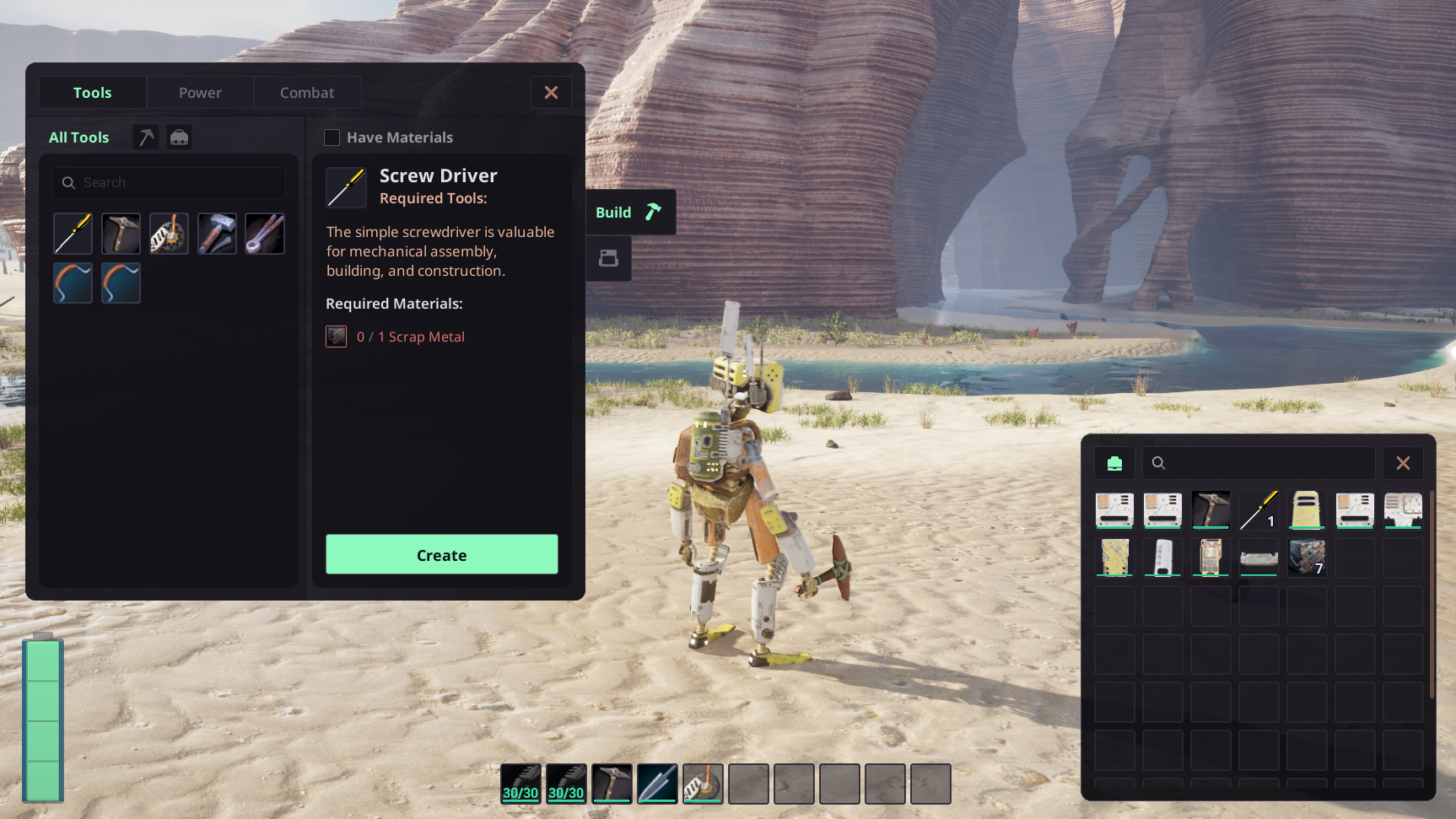
Task: Tick the Have Materials checkbox
Action: (332, 137)
